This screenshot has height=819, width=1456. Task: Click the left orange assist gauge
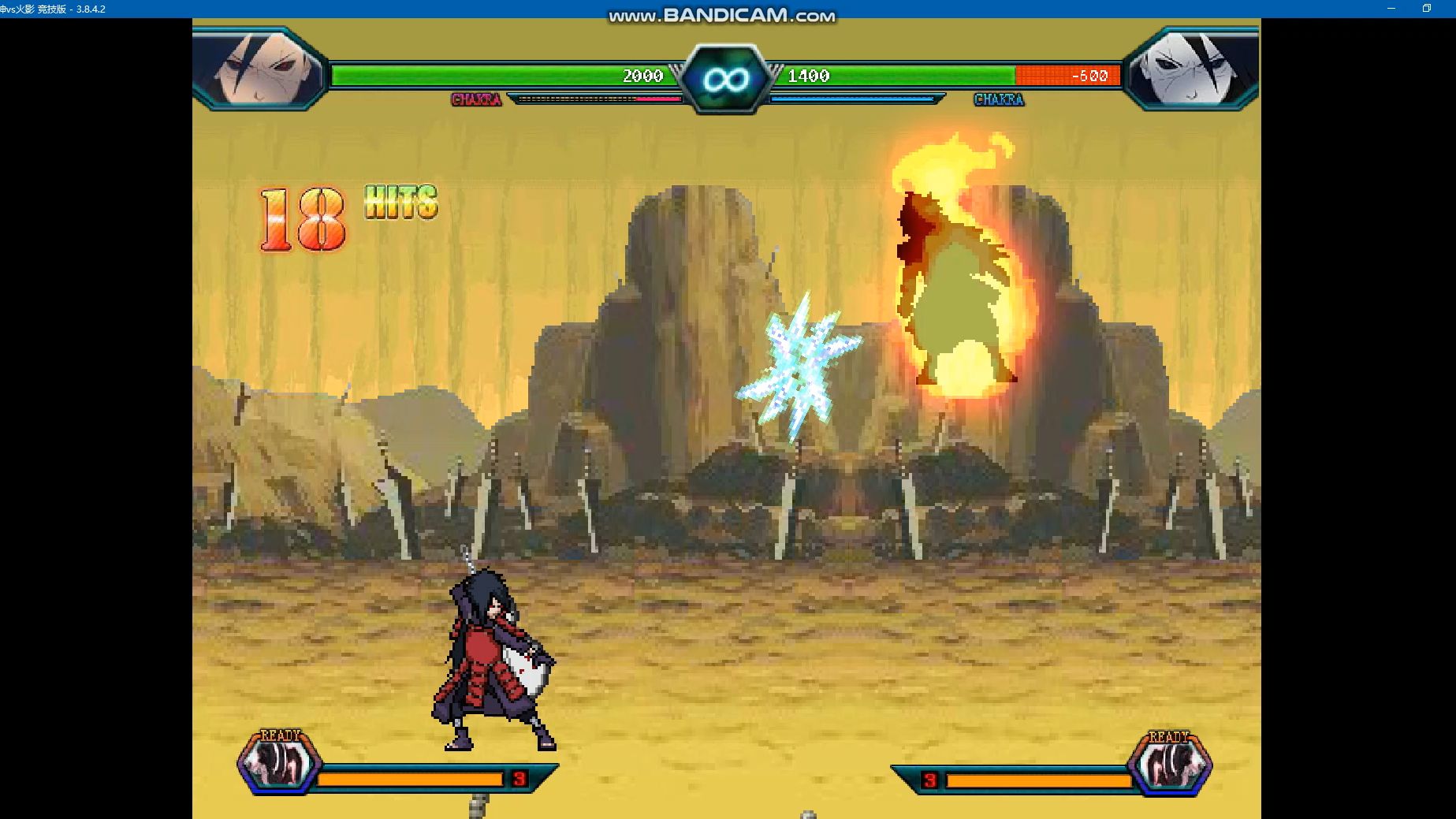pos(410,779)
